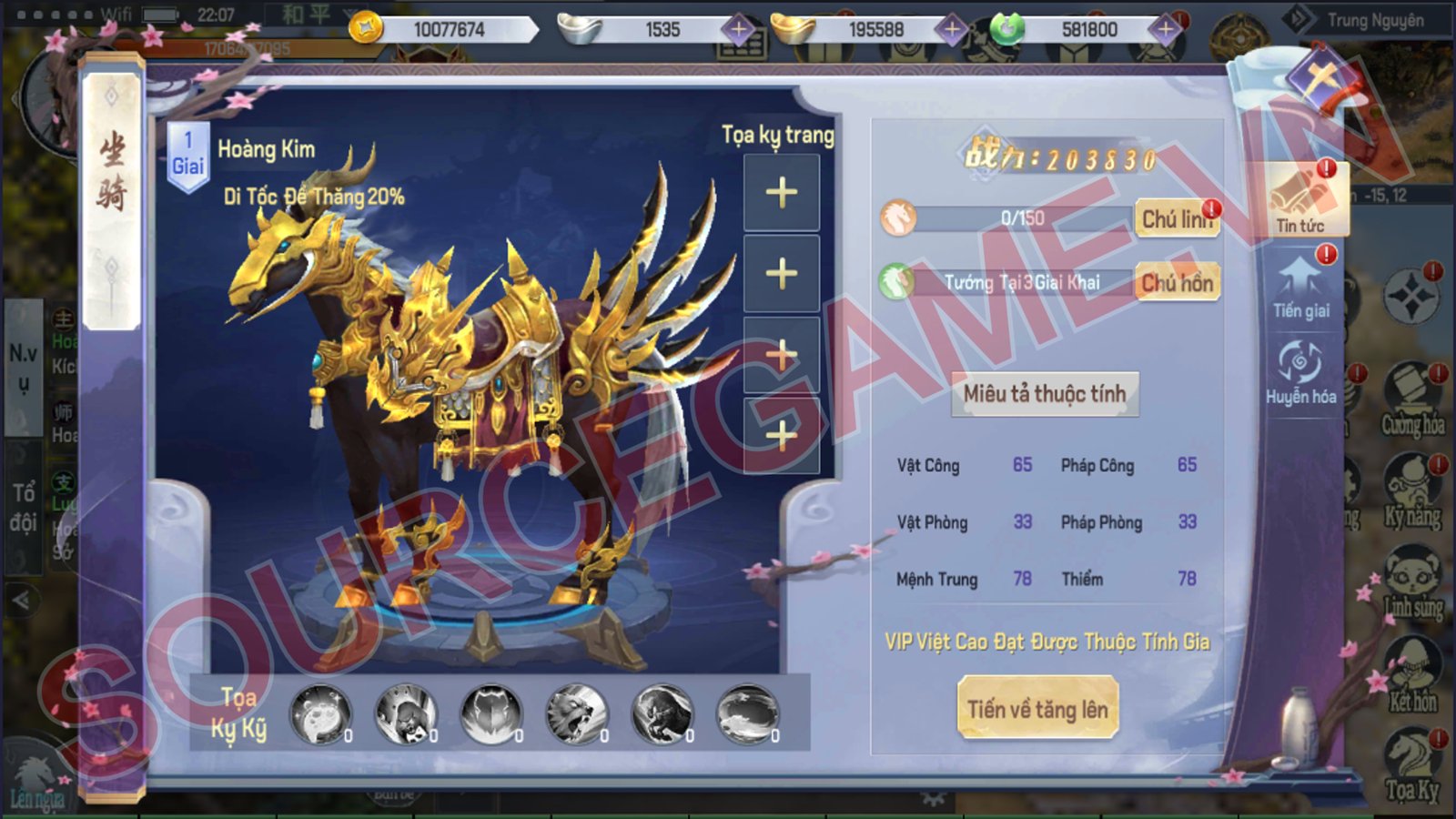
Task: Click the Tiến về tăng lên button
Action: (1037, 709)
